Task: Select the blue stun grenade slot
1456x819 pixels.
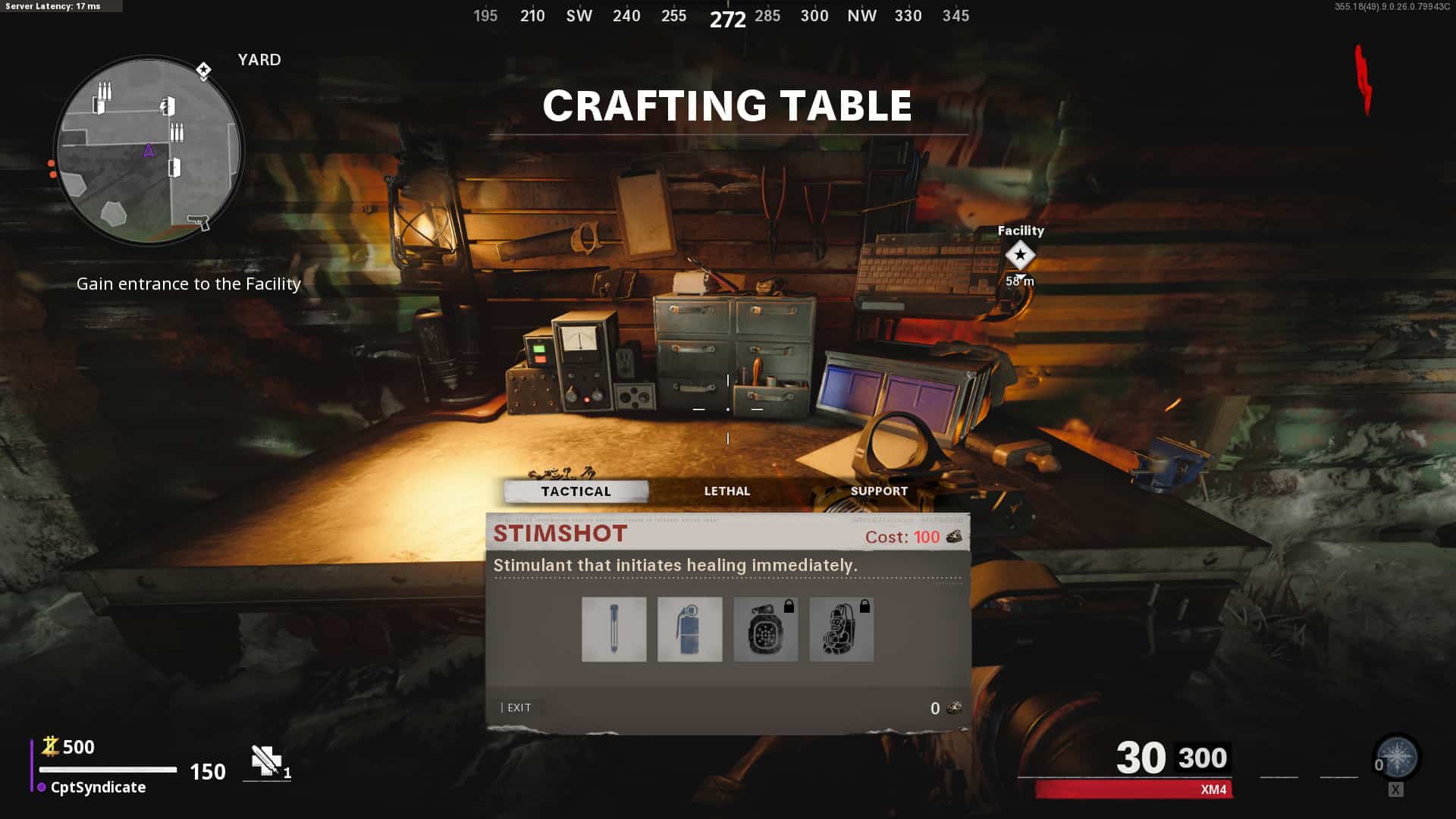Action: [x=689, y=629]
